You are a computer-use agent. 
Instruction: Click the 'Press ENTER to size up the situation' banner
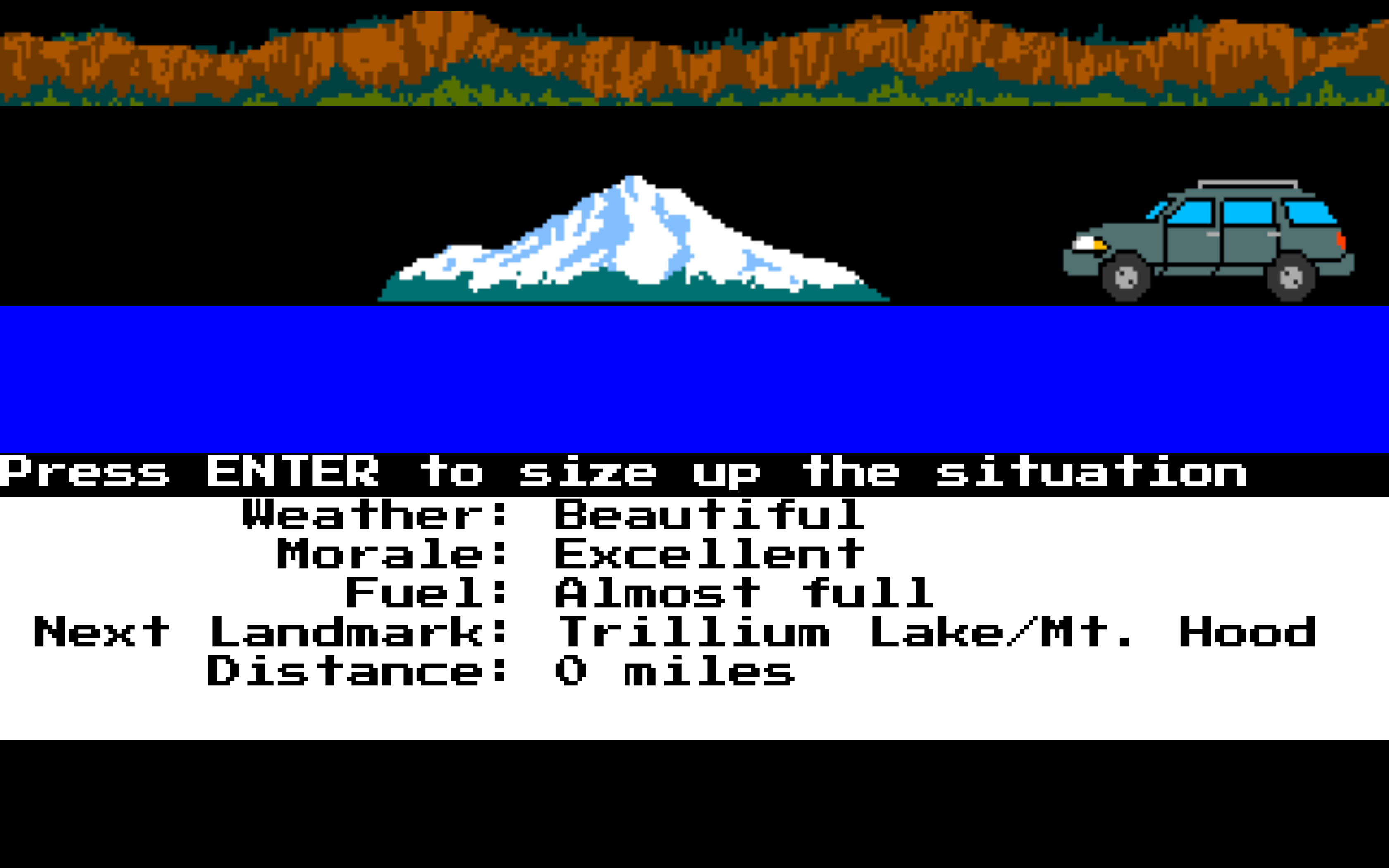631,472
